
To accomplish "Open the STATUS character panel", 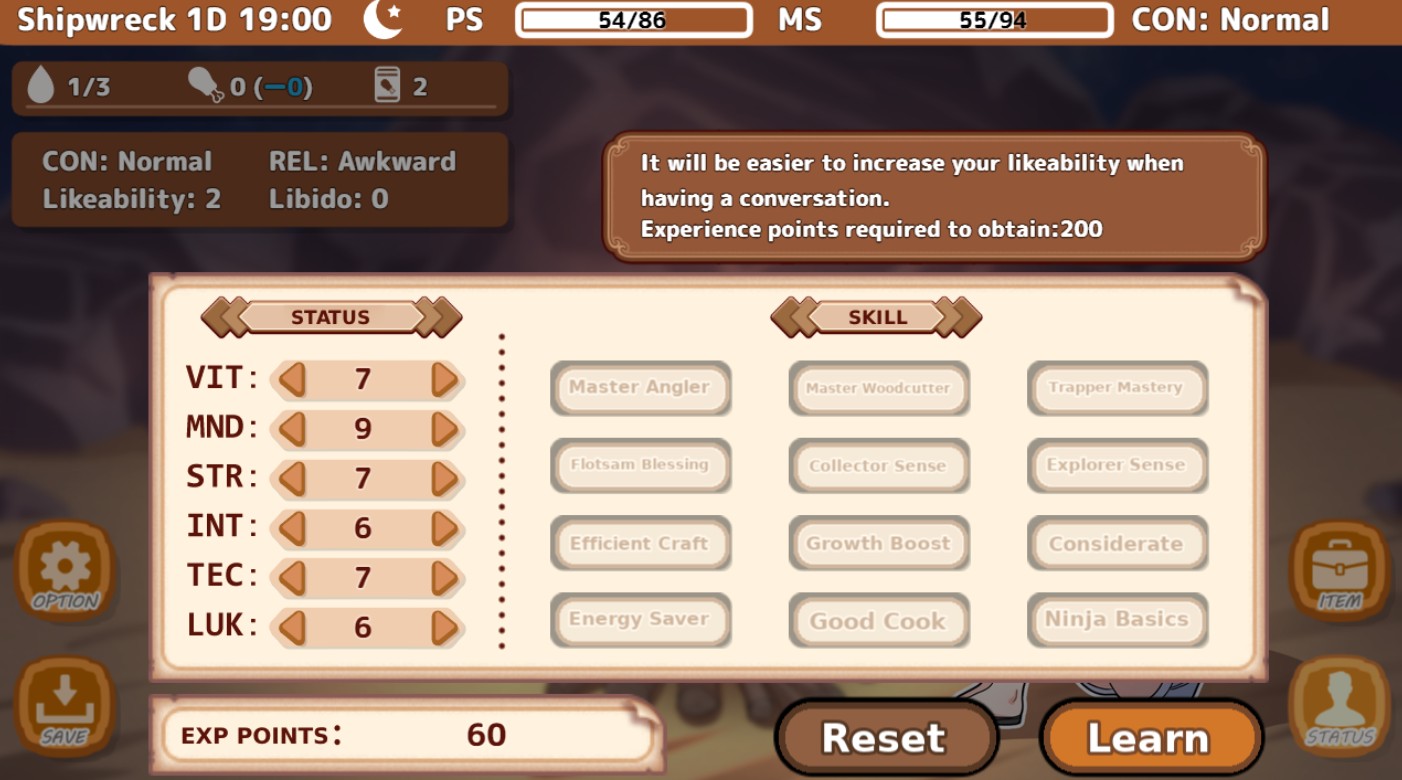I will [x=1340, y=707].
